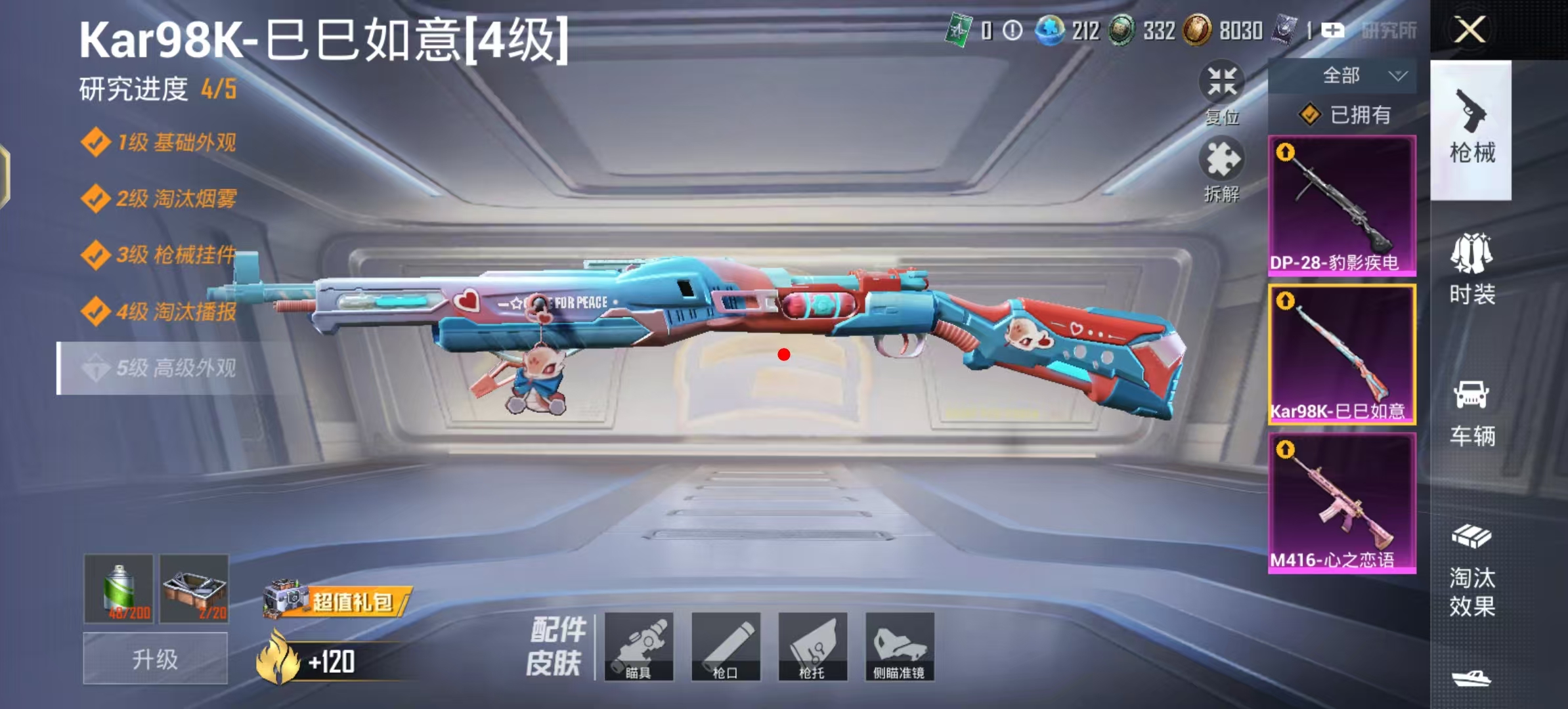1568x709 pixels.
Task: Open the 淘汰效果 elimination effects tab
Action: pyautogui.click(x=1471, y=571)
